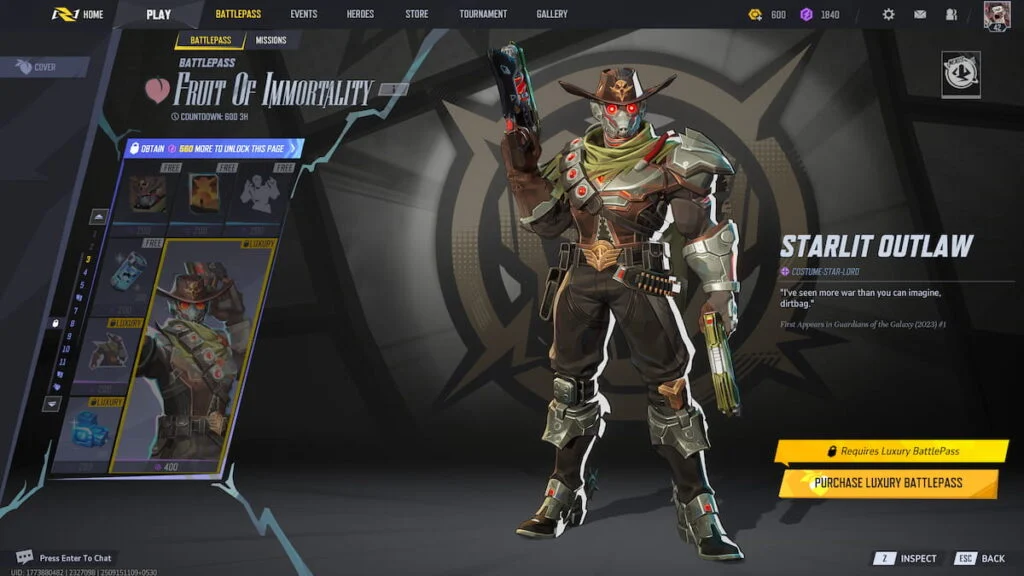The width and height of the screenshot is (1024, 576).
Task: Switch to the Heroes section
Action: tap(360, 14)
